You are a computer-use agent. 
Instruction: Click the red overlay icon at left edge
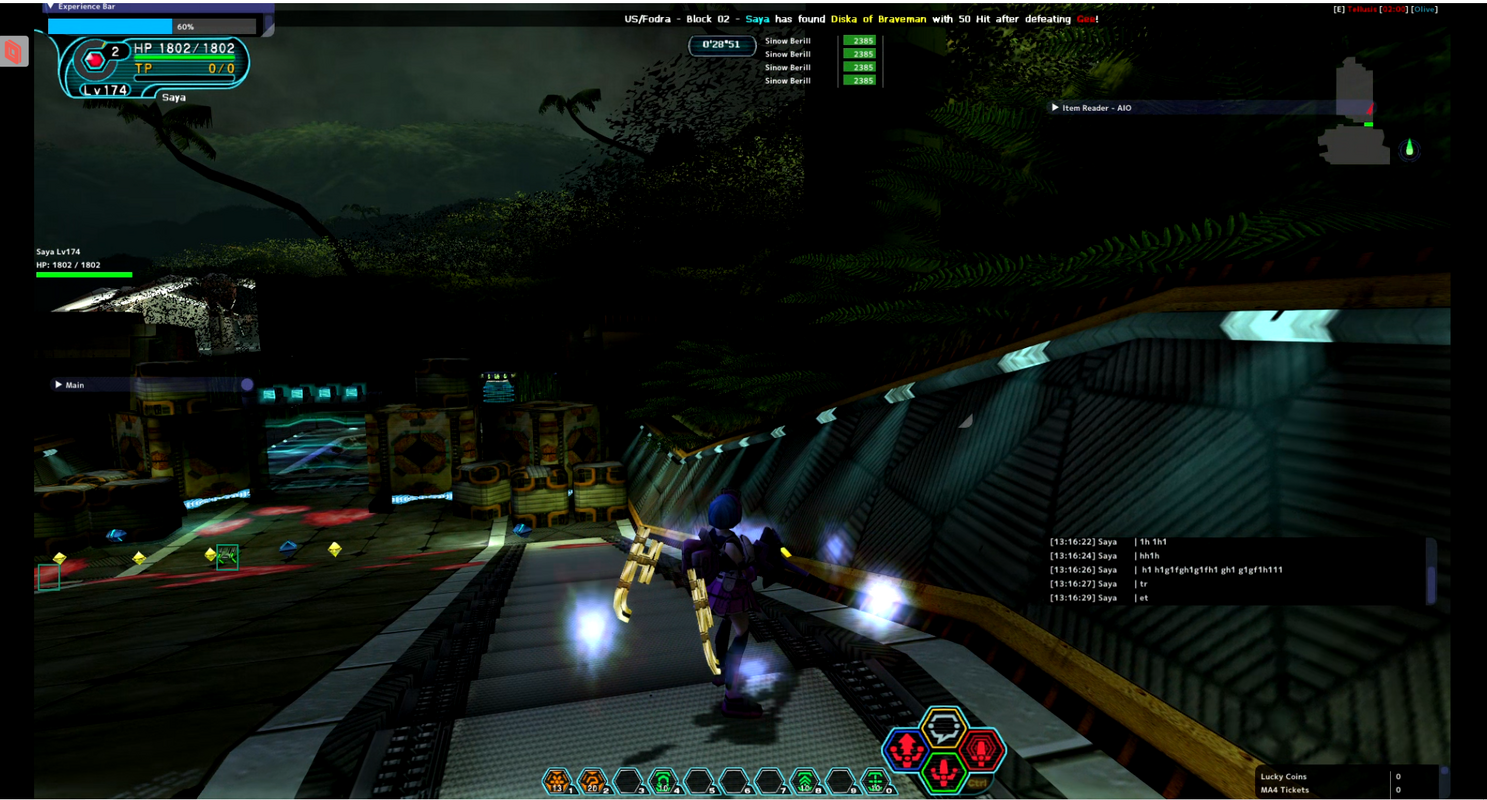(14, 51)
